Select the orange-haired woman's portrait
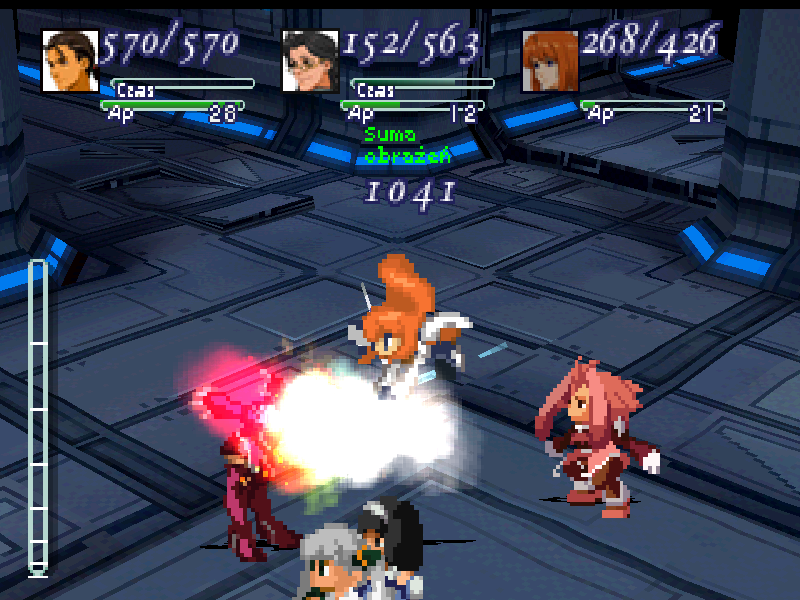Image resolution: width=800 pixels, height=600 pixels. pos(550,61)
